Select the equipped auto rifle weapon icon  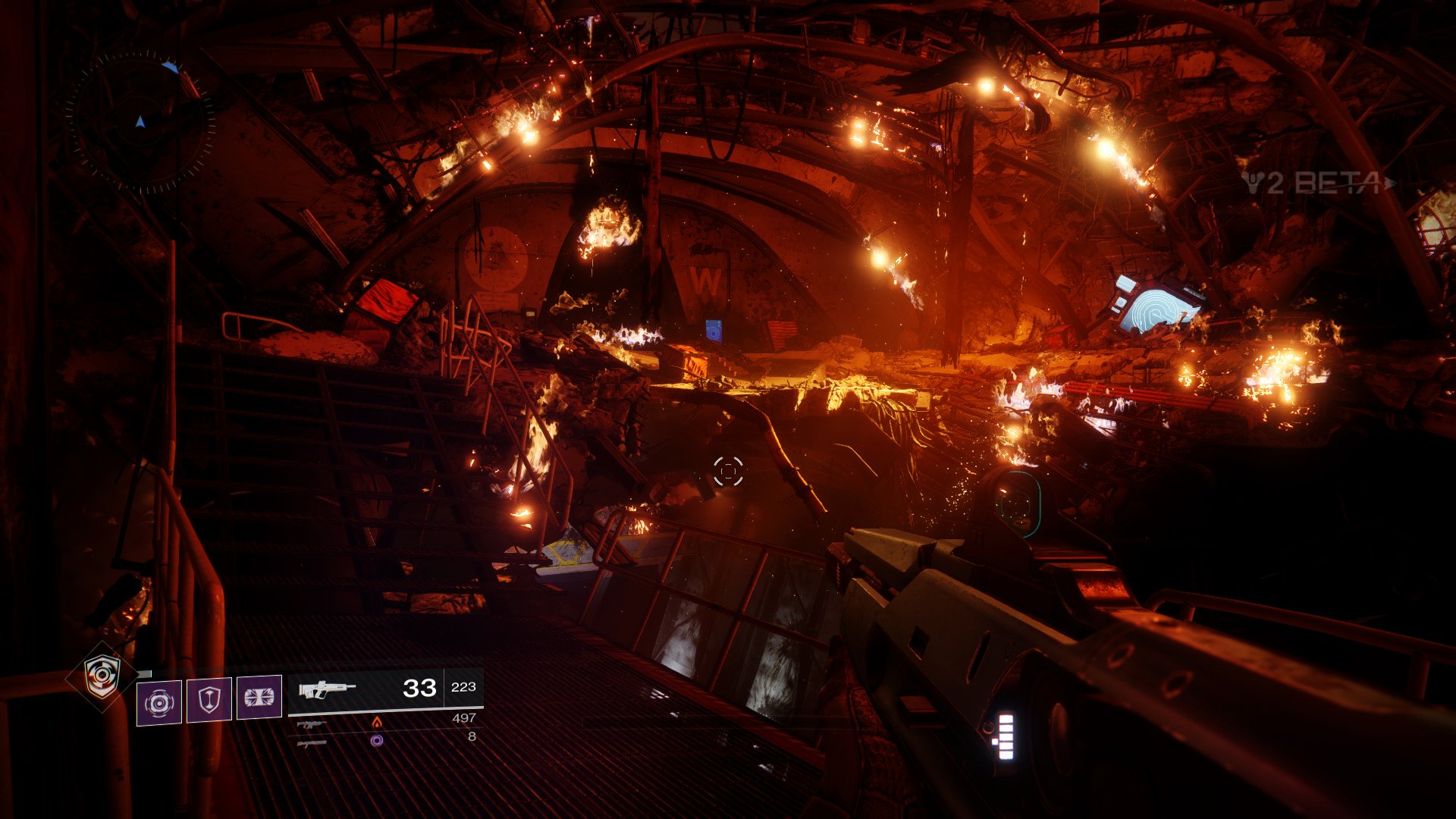(327, 689)
